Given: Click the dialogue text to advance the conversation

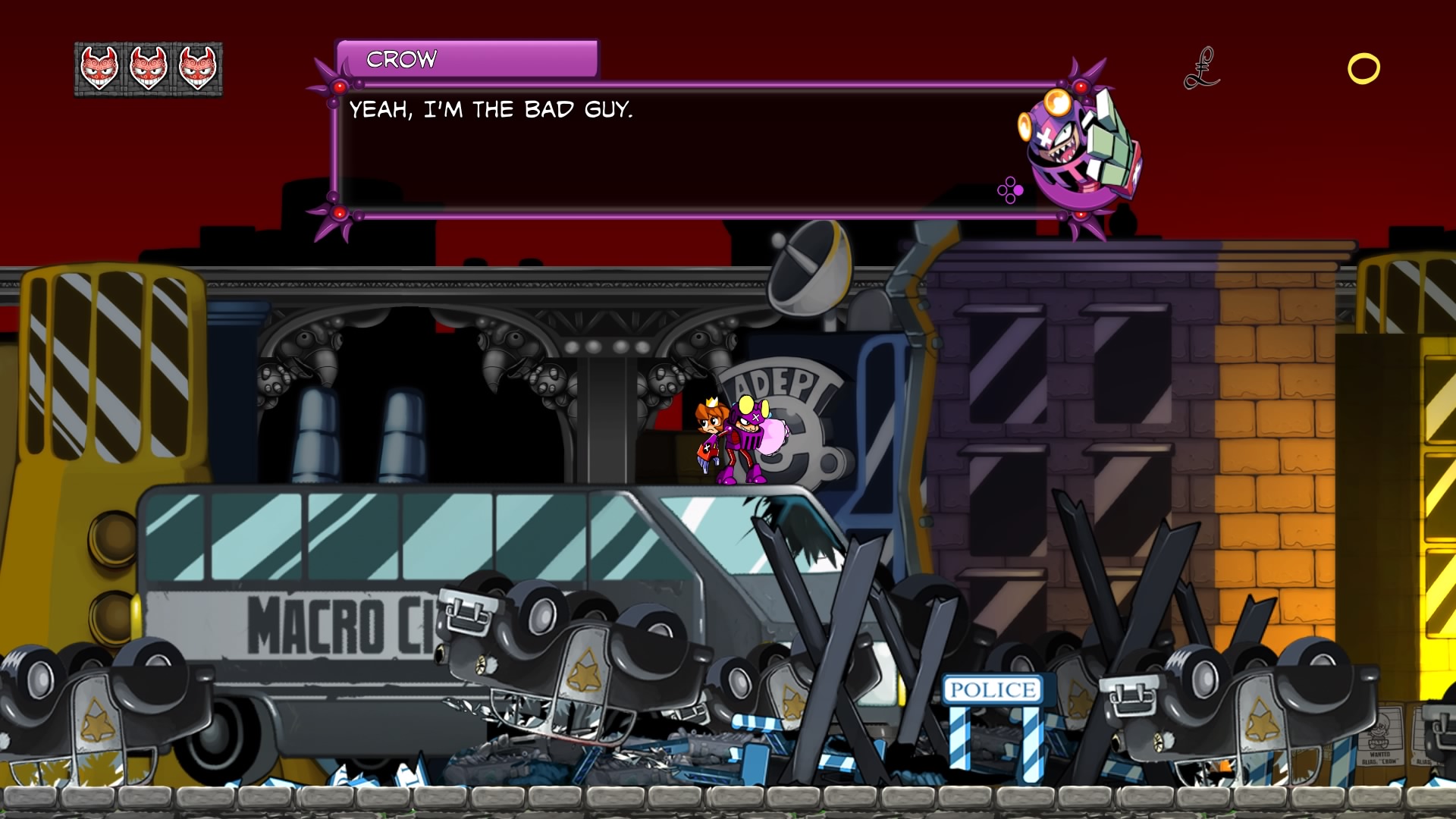Looking at the screenshot, I should click(493, 108).
